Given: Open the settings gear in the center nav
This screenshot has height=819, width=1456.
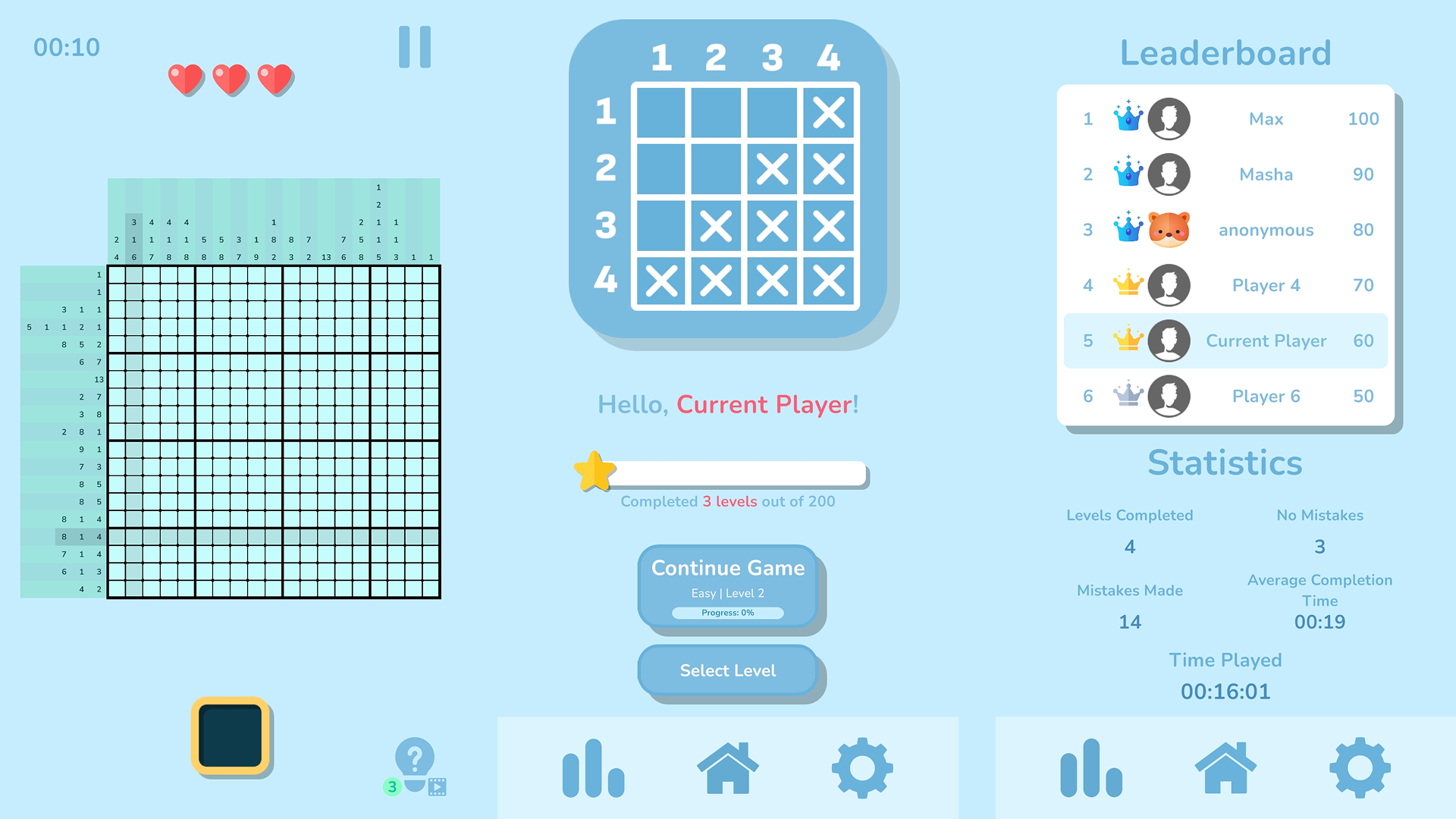Looking at the screenshot, I should [x=861, y=766].
